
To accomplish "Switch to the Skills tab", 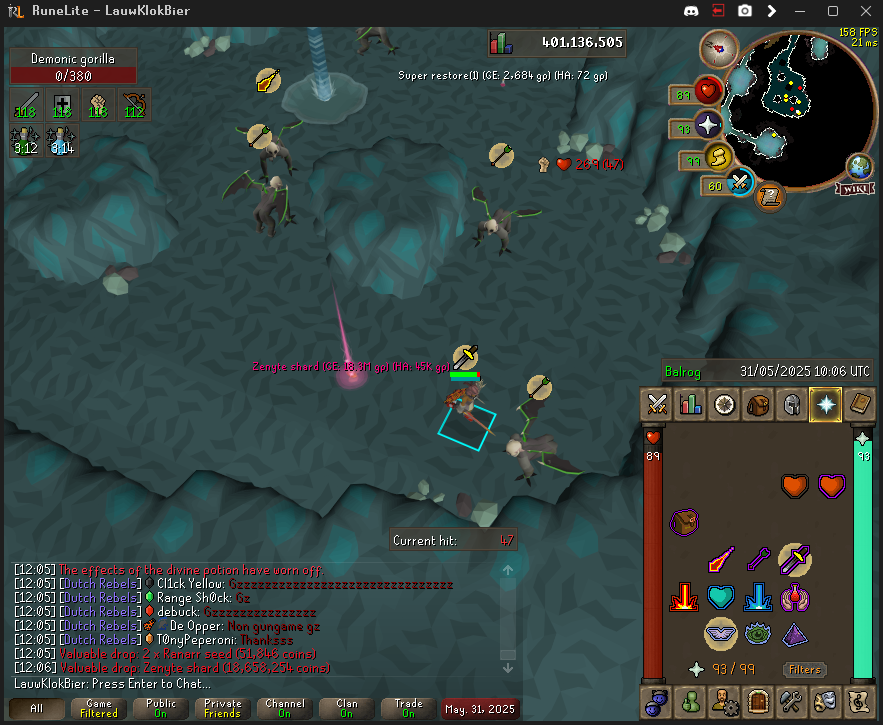I will click(690, 405).
